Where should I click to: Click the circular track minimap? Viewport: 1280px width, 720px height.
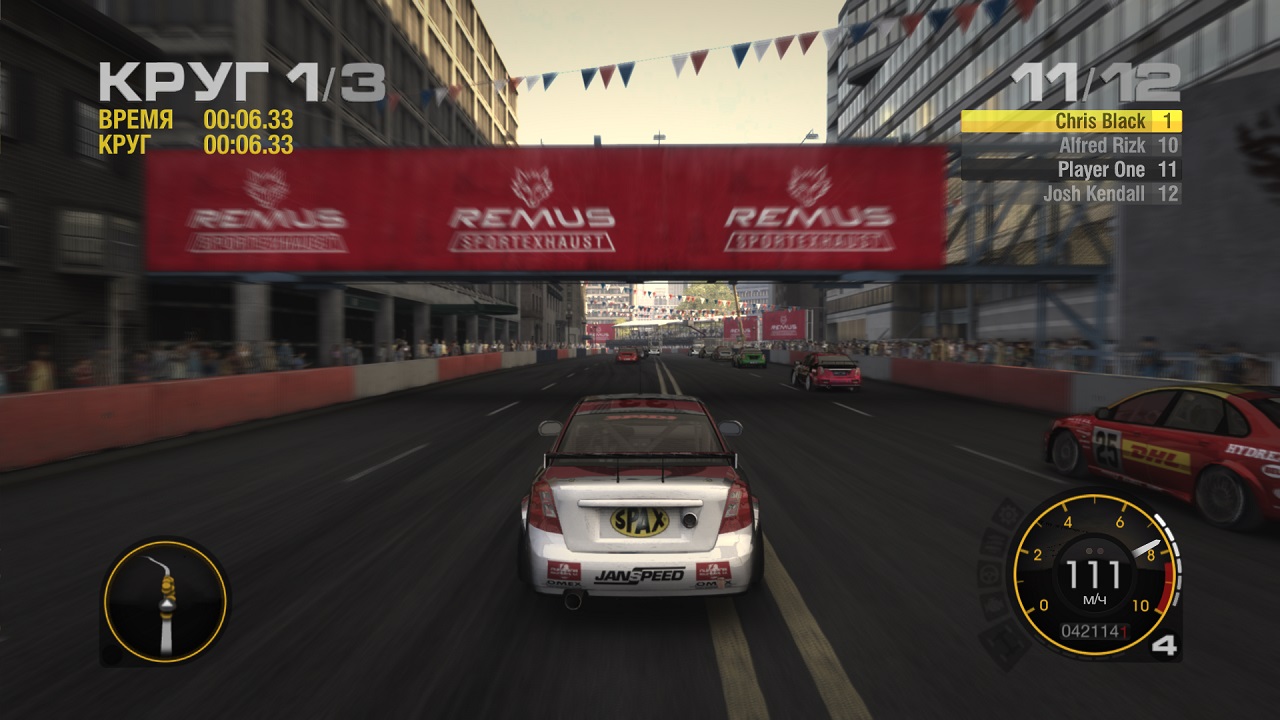pos(165,602)
